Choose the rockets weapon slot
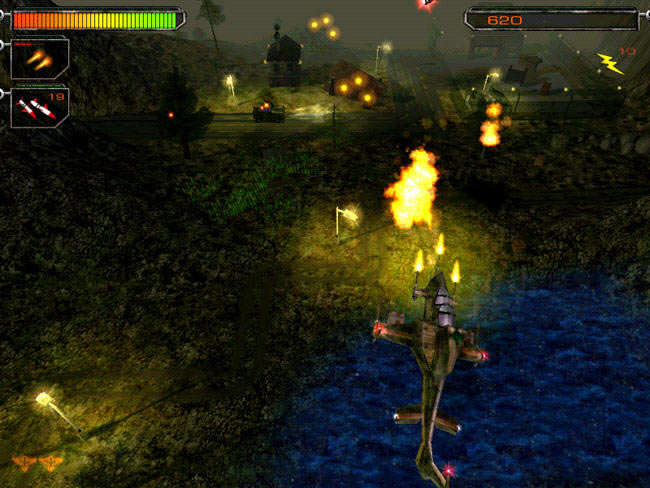 tap(40, 107)
